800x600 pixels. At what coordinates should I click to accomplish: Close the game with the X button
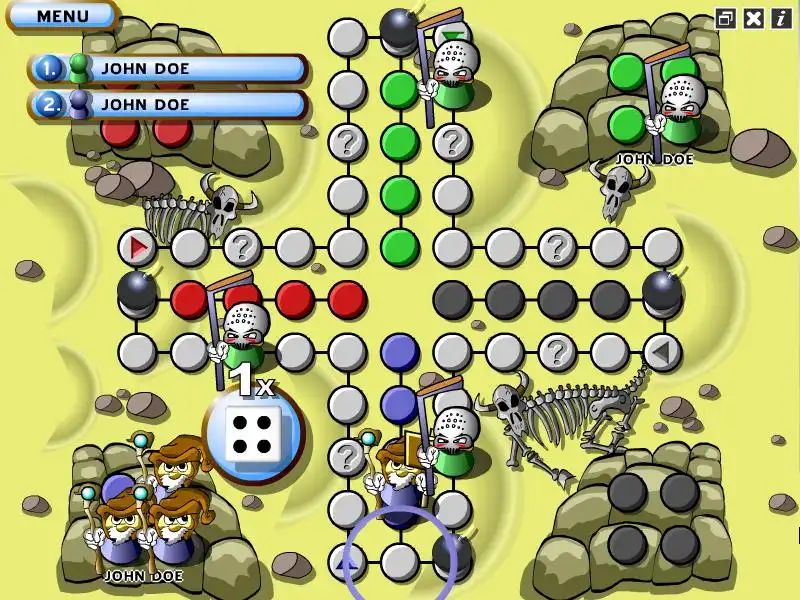tap(754, 18)
